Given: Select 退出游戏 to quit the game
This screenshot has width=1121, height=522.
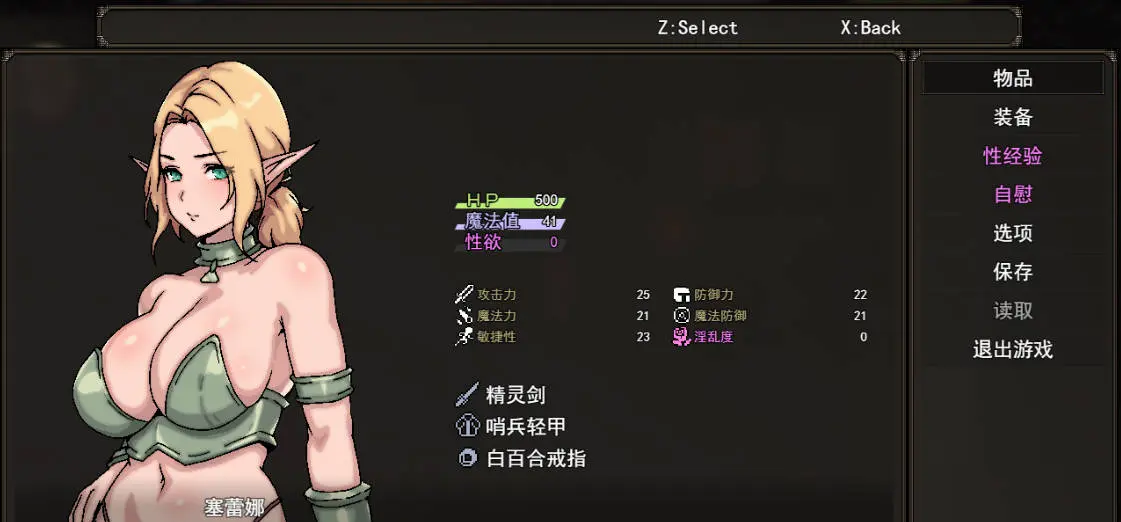Looking at the screenshot, I should click(x=1012, y=350).
